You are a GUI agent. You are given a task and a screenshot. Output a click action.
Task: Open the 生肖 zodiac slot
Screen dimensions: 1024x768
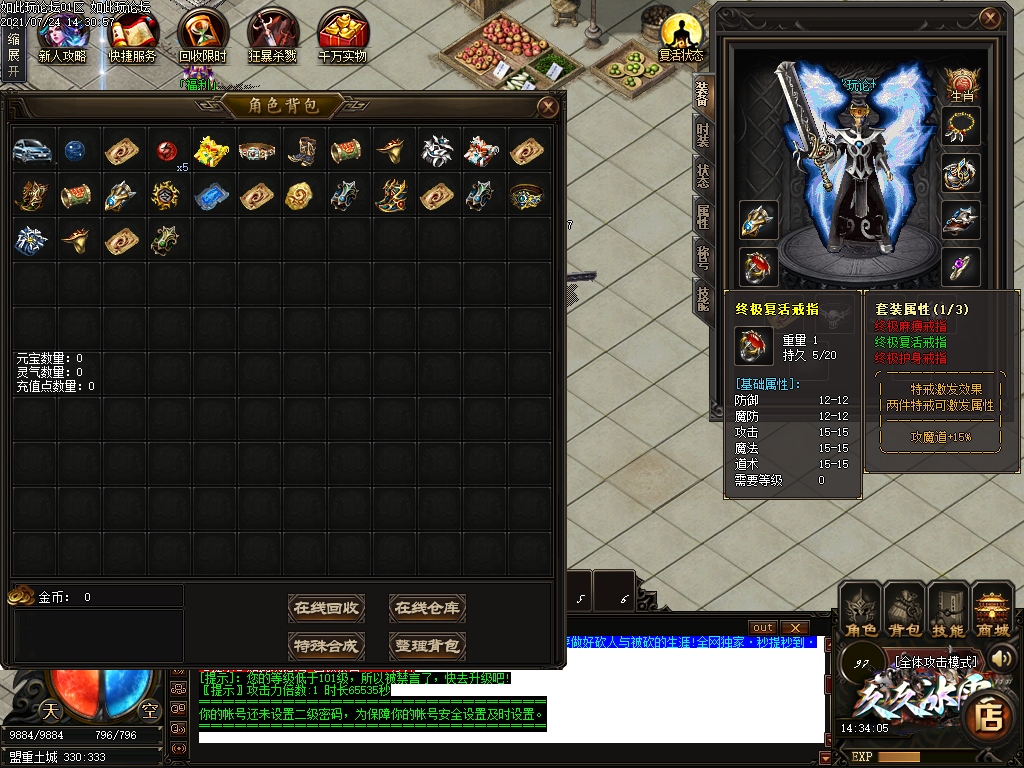[962, 84]
